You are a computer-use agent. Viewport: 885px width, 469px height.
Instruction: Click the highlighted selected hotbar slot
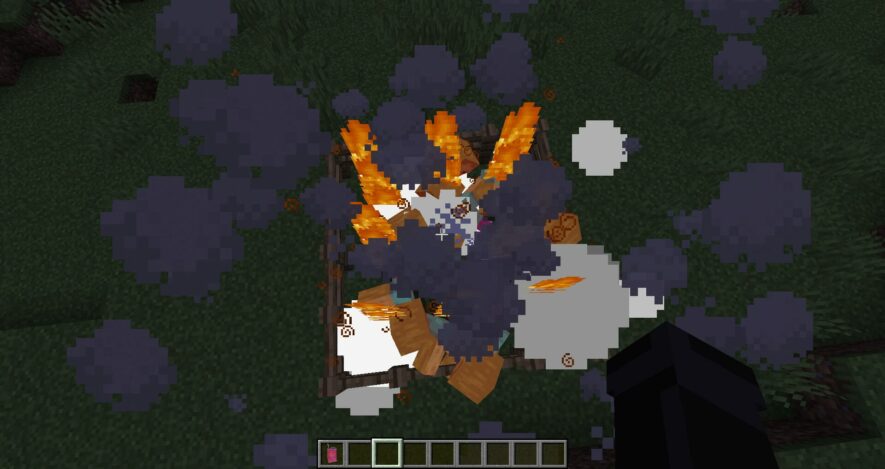click(x=387, y=454)
